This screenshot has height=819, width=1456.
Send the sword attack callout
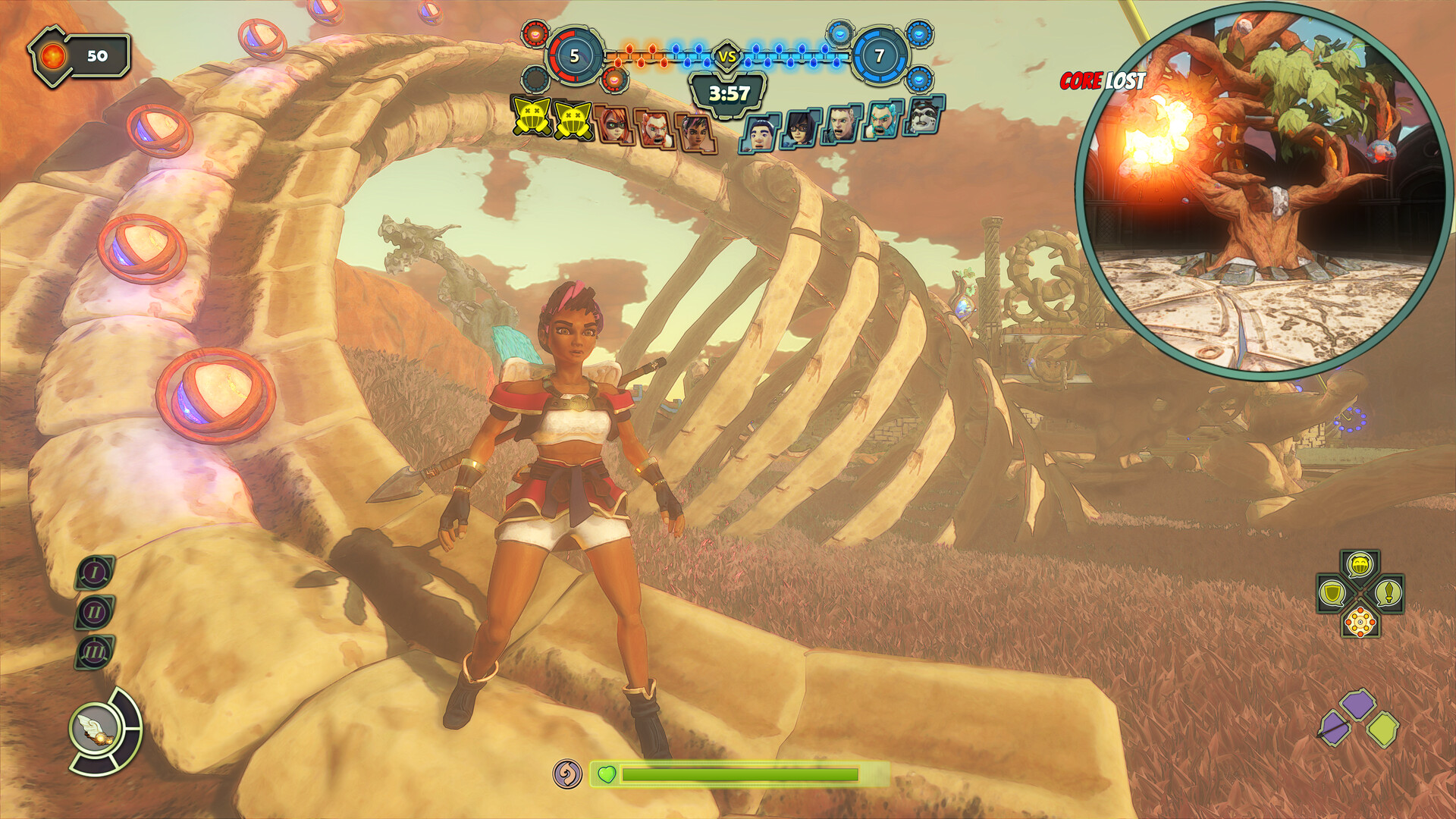point(1388,593)
